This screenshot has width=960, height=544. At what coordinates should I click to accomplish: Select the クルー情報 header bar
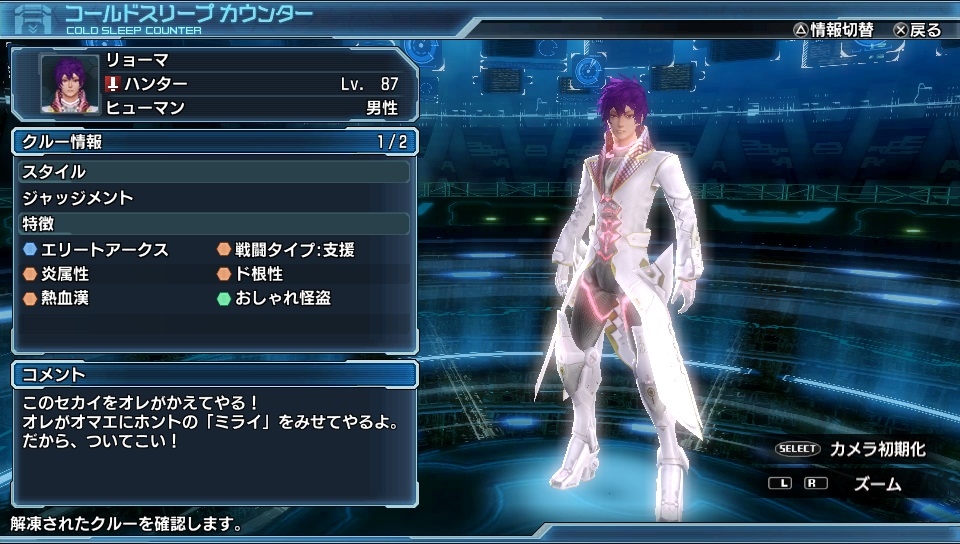(x=214, y=142)
